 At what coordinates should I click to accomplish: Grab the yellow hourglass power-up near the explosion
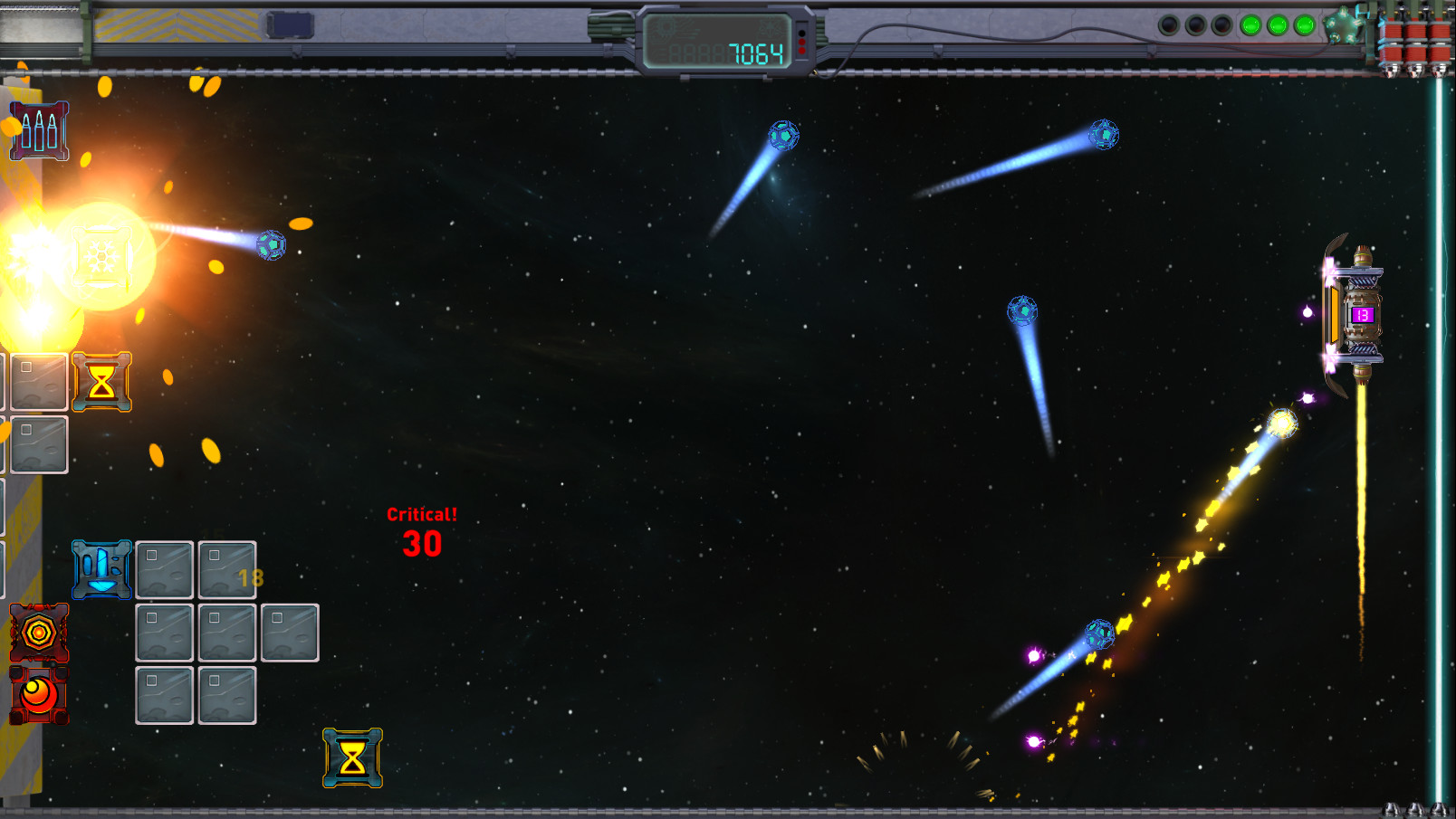click(102, 382)
